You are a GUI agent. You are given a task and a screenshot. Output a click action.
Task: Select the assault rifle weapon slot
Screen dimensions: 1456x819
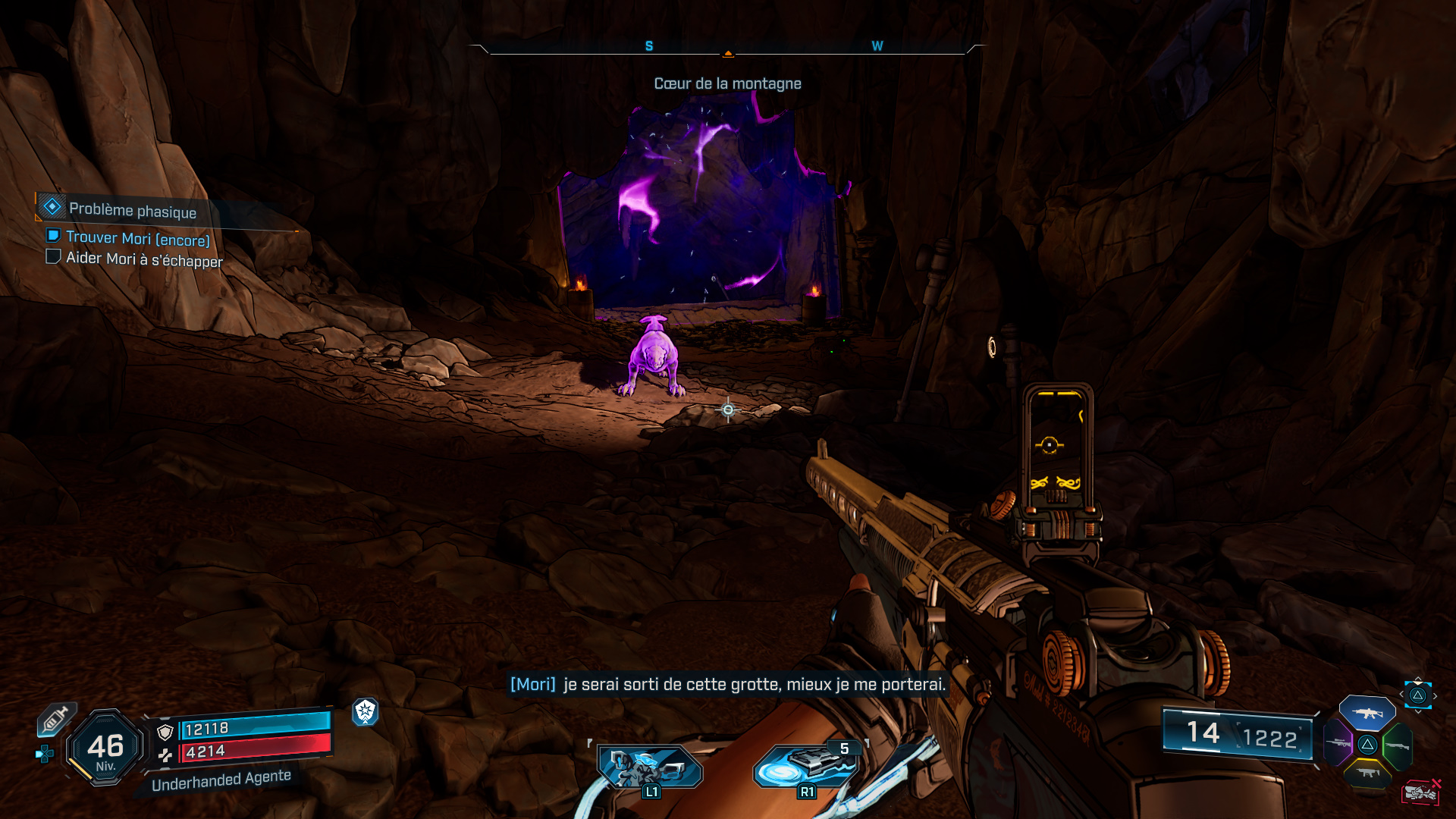point(1367,713)
